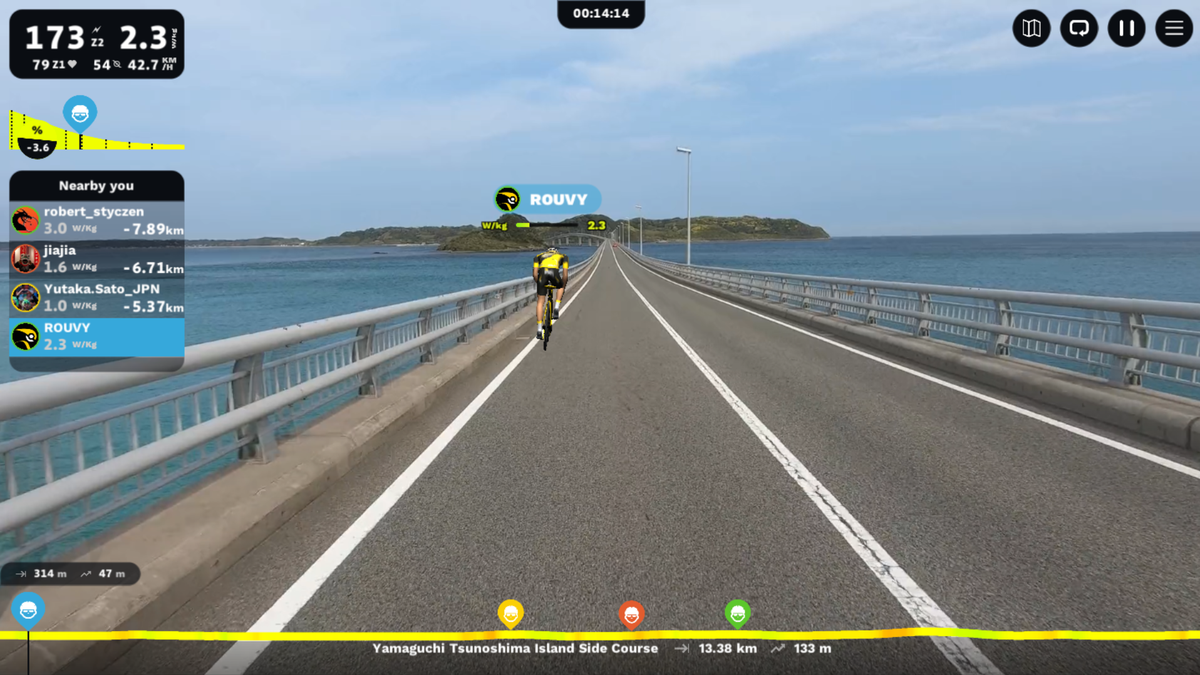Viewport: 1200px width, 675px height.
Task: Click the highlighted ROUVY rider row
Action: click(97, 337)
